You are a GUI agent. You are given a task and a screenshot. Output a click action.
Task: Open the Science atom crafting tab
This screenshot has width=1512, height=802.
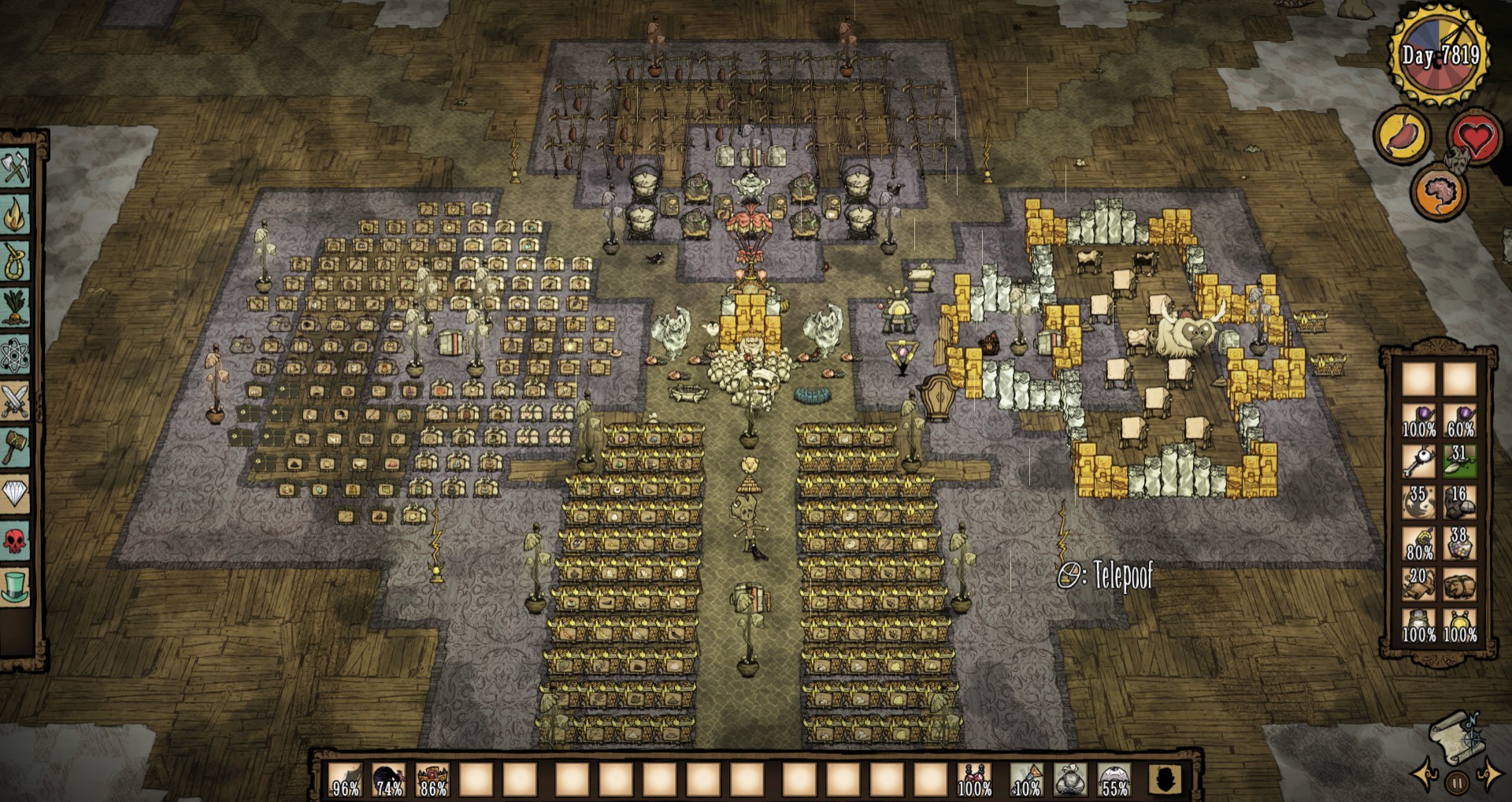click(16, 355)
